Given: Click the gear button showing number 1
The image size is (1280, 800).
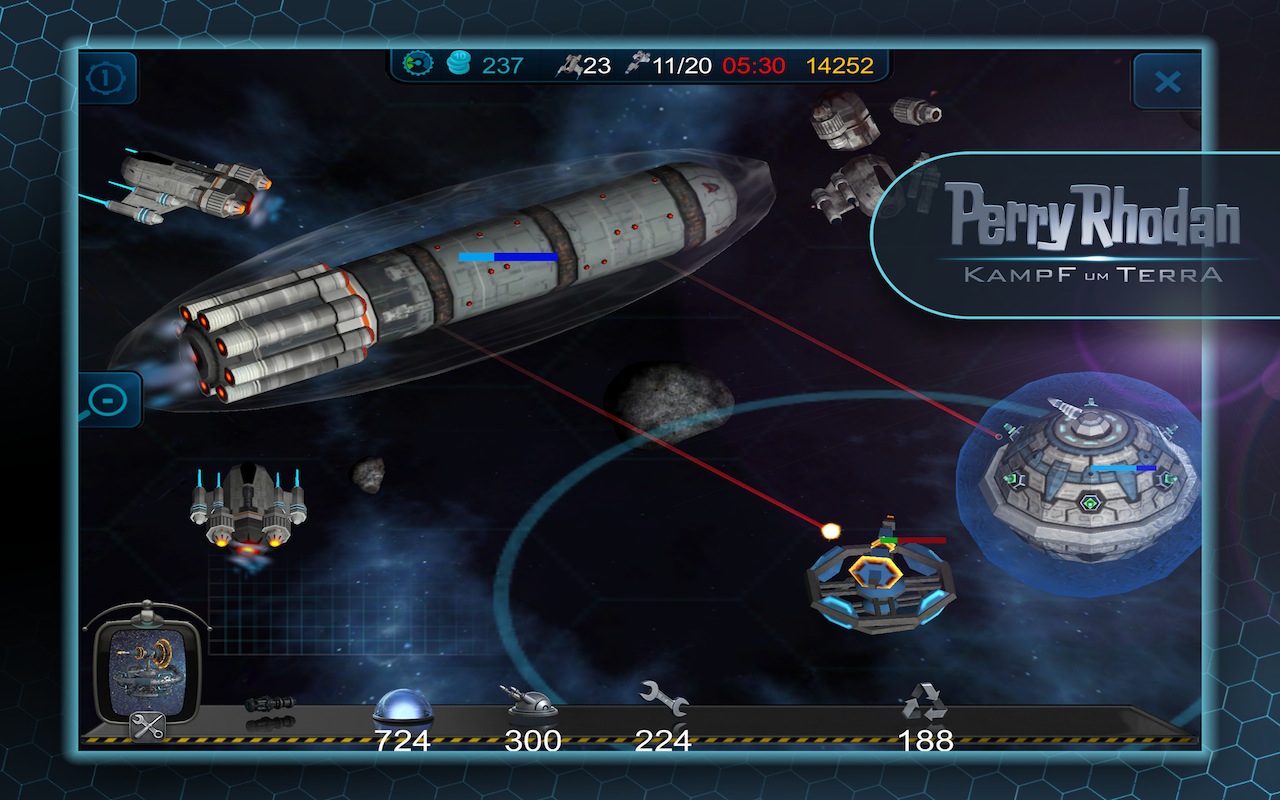Looking at the screenshot, I should point(107,79).
